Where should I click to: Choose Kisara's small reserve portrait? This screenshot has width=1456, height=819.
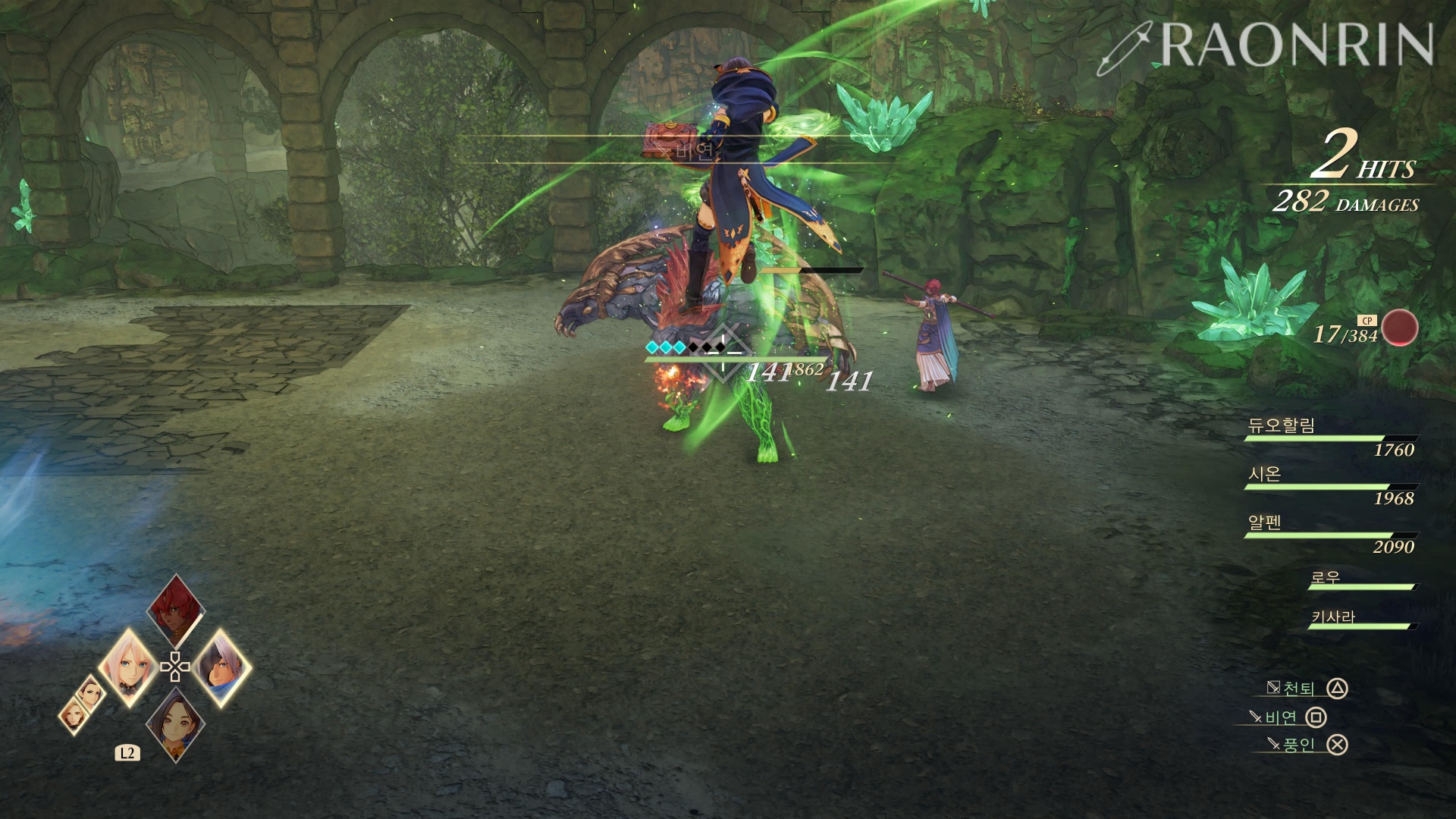[x=74, y=715]
